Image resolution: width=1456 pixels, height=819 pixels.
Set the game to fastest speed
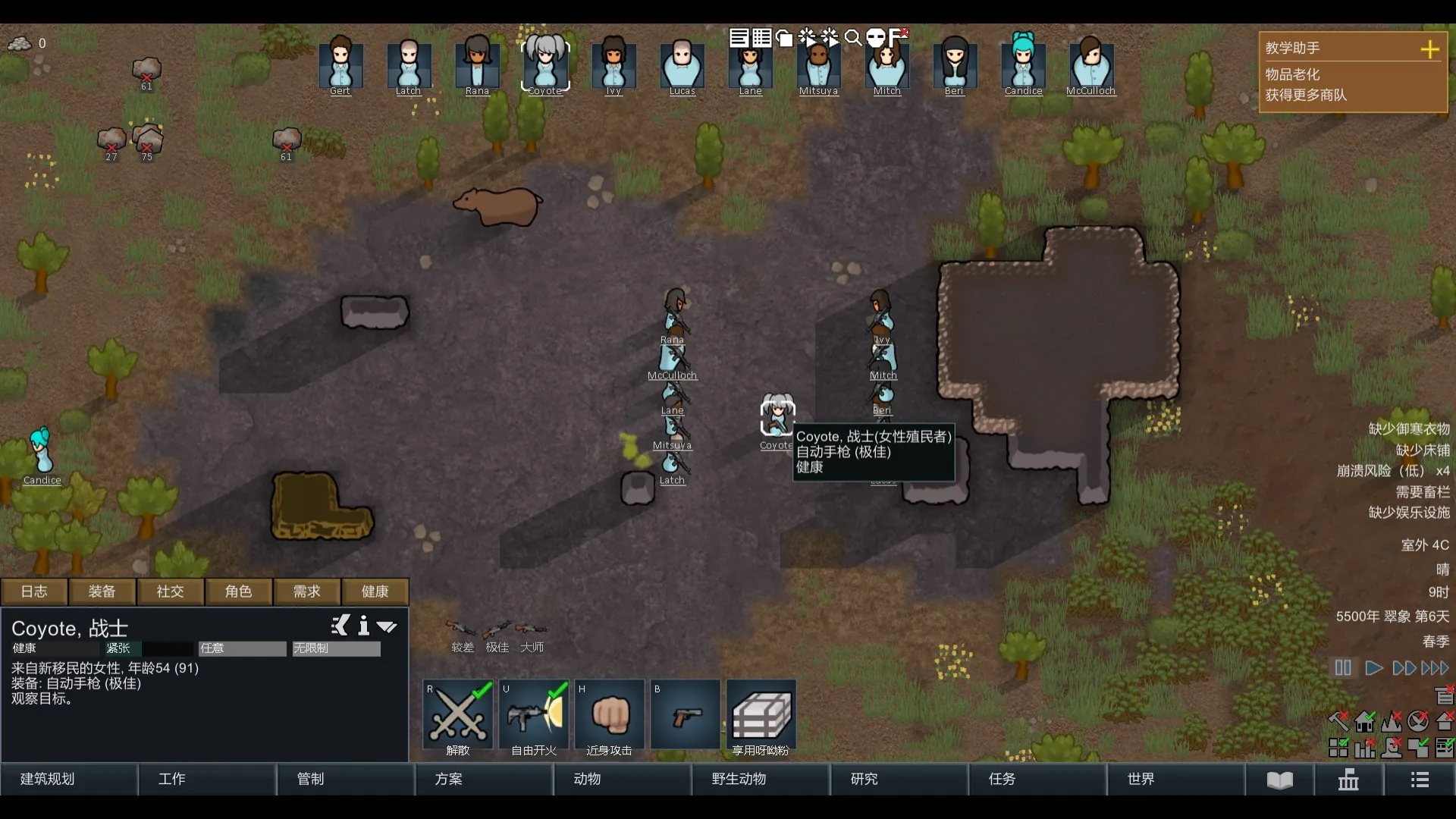pyautogui.click(x=1435, y=668)
